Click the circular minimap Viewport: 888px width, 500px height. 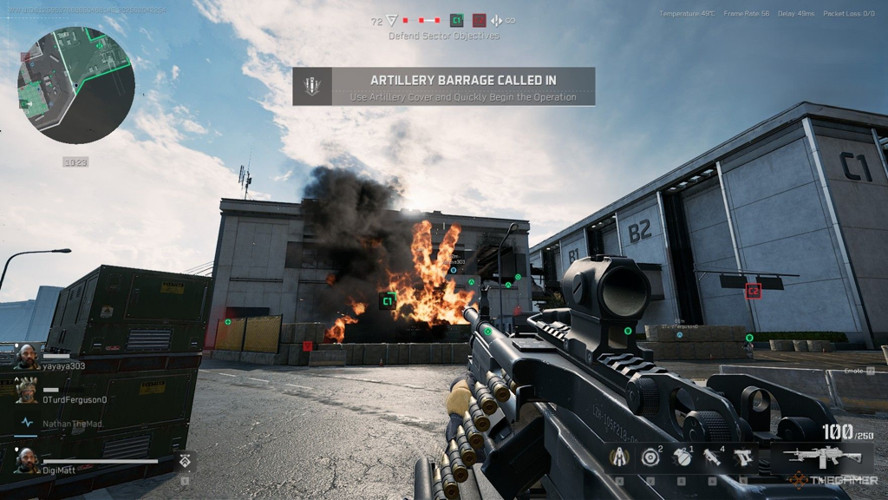tap(76, 85)
